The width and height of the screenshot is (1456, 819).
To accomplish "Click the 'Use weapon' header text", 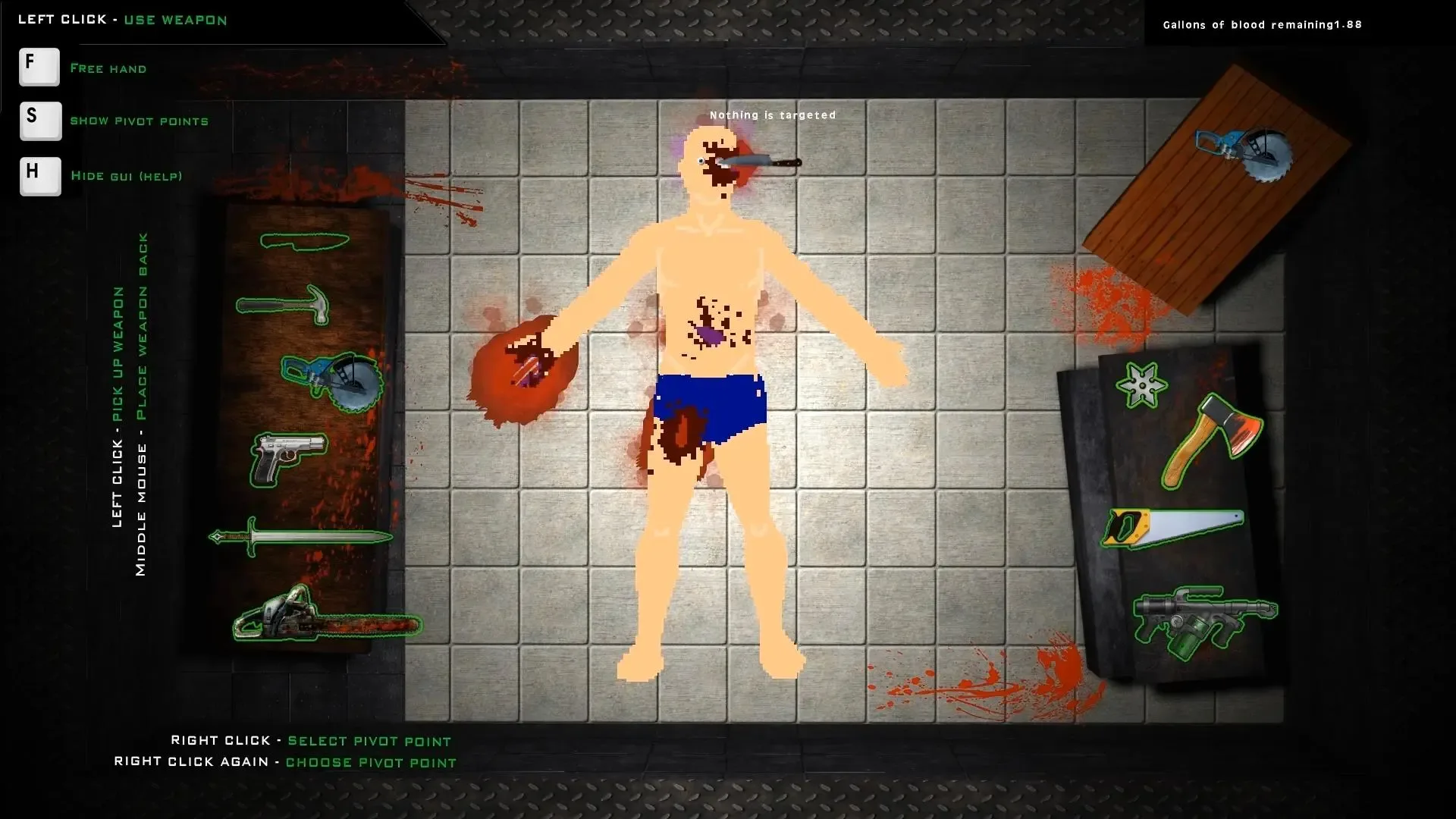I will pos(176,20).
